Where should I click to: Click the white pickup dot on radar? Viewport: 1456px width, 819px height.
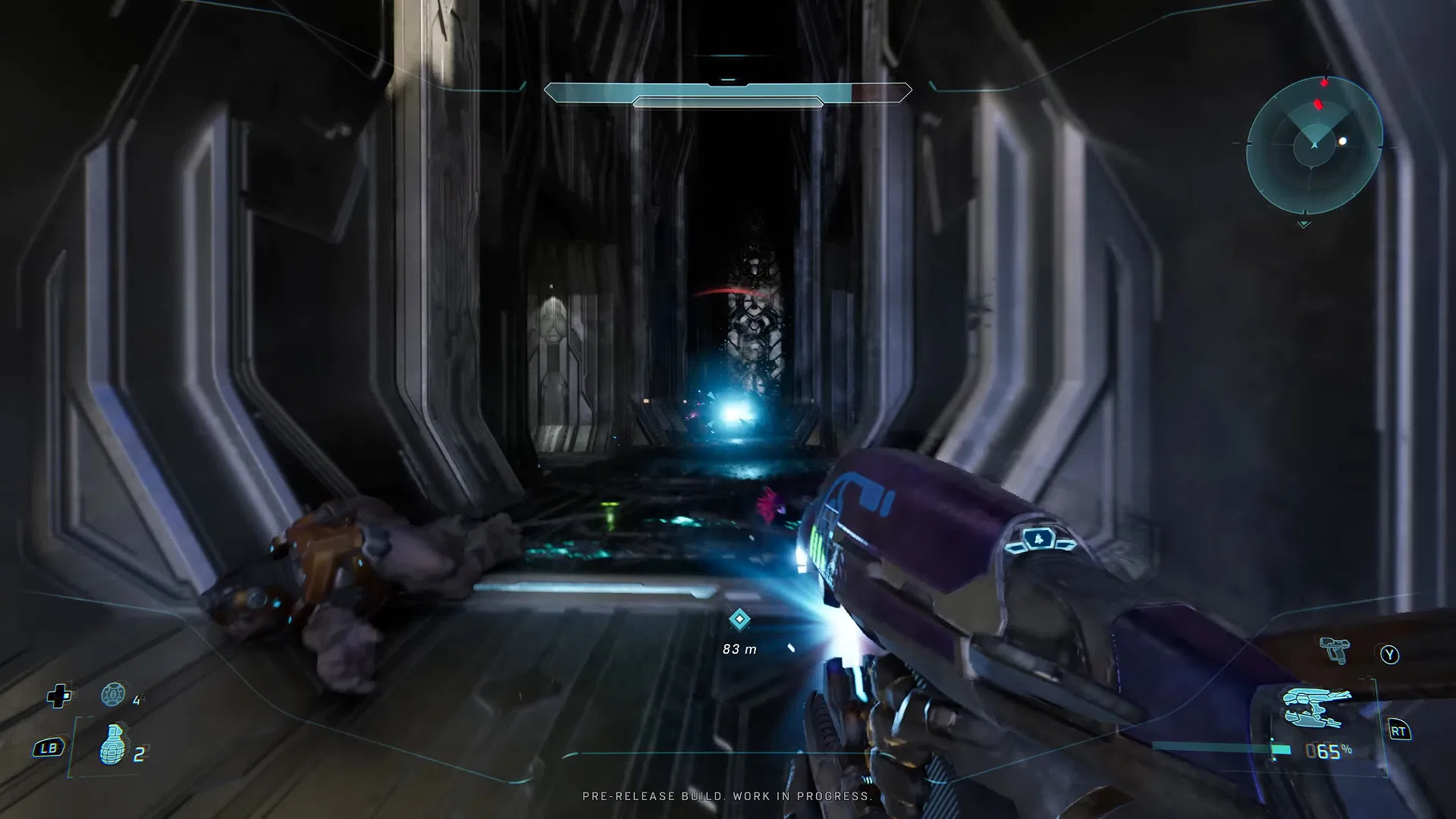(x=1343, y=140)
